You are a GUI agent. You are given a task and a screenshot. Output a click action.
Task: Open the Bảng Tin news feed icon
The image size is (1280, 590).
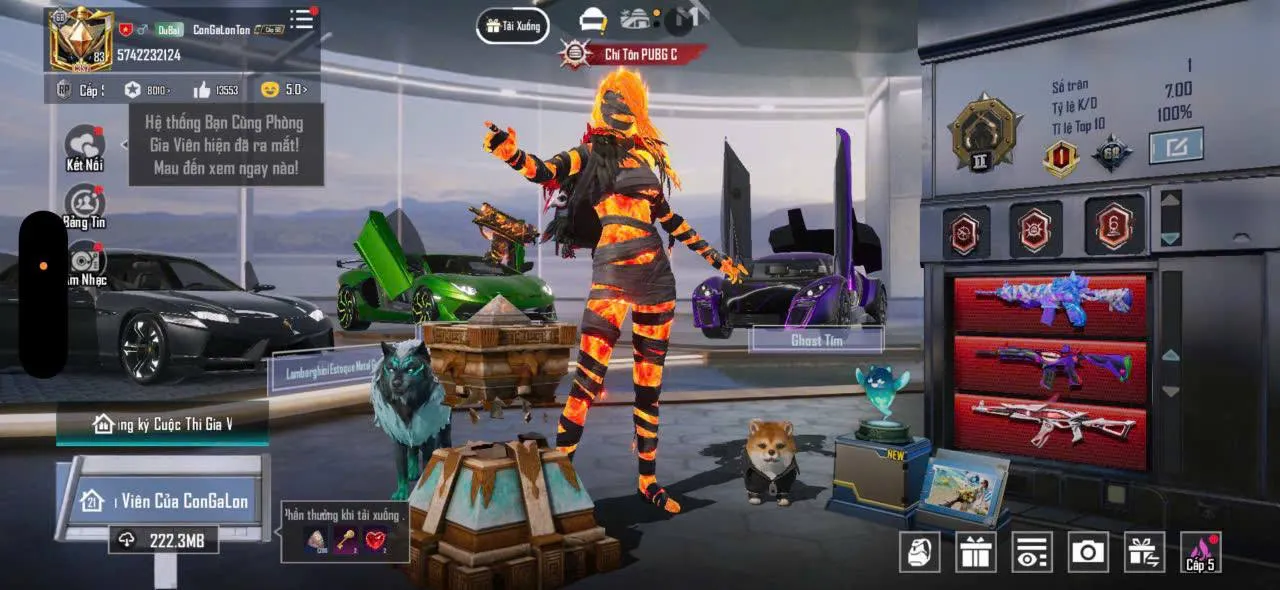(x=85, y=205)
